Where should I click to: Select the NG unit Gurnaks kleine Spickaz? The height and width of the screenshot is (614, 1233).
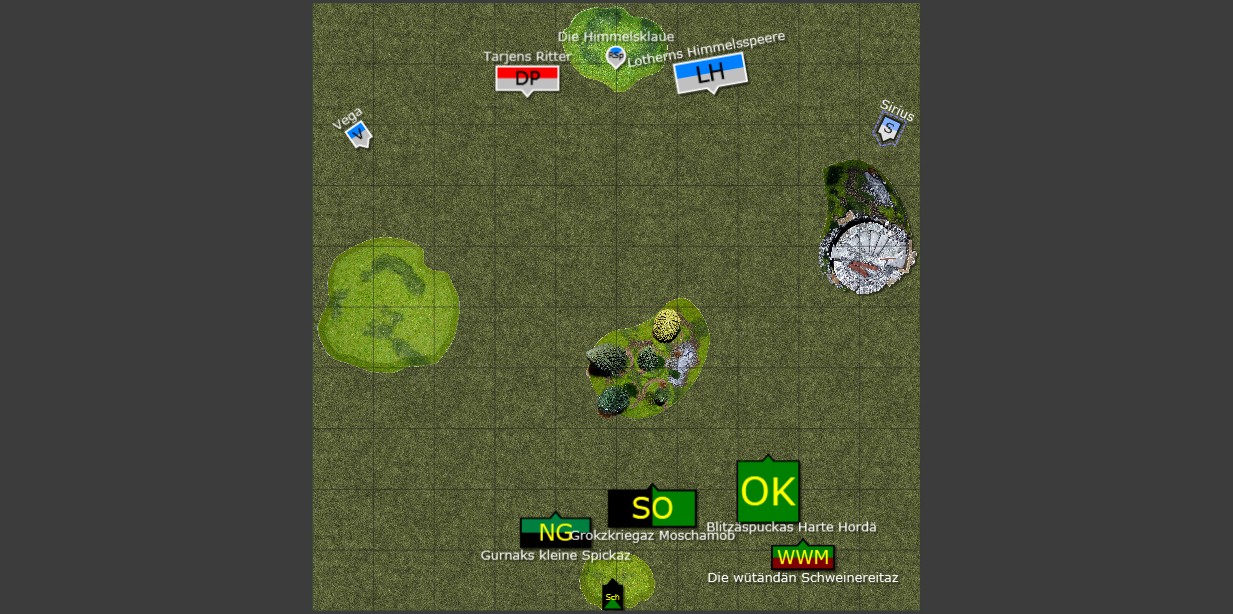tap(555, 532)
